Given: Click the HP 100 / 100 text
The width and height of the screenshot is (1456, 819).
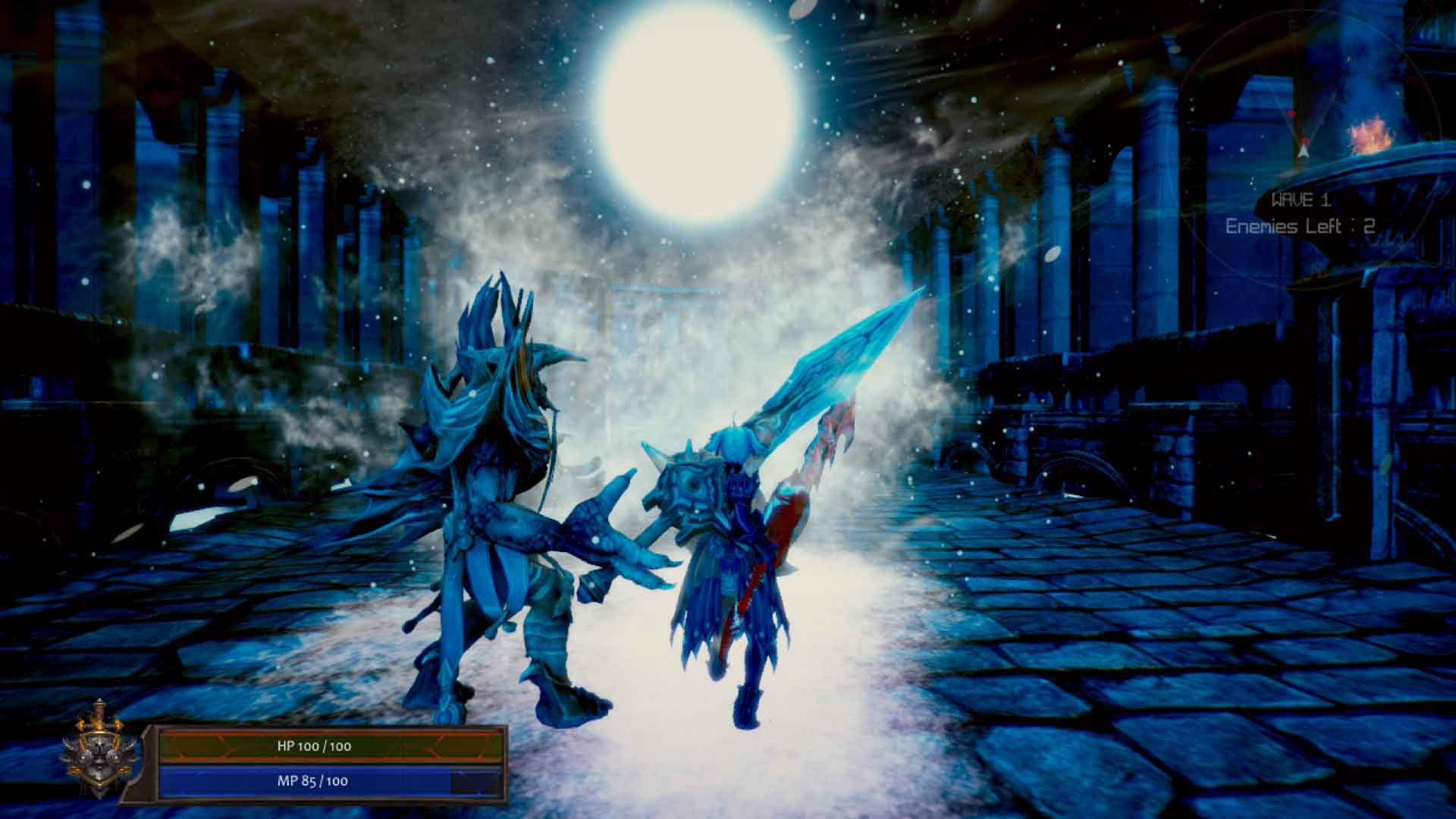Looking at the screenshot, I should [313, 745].
